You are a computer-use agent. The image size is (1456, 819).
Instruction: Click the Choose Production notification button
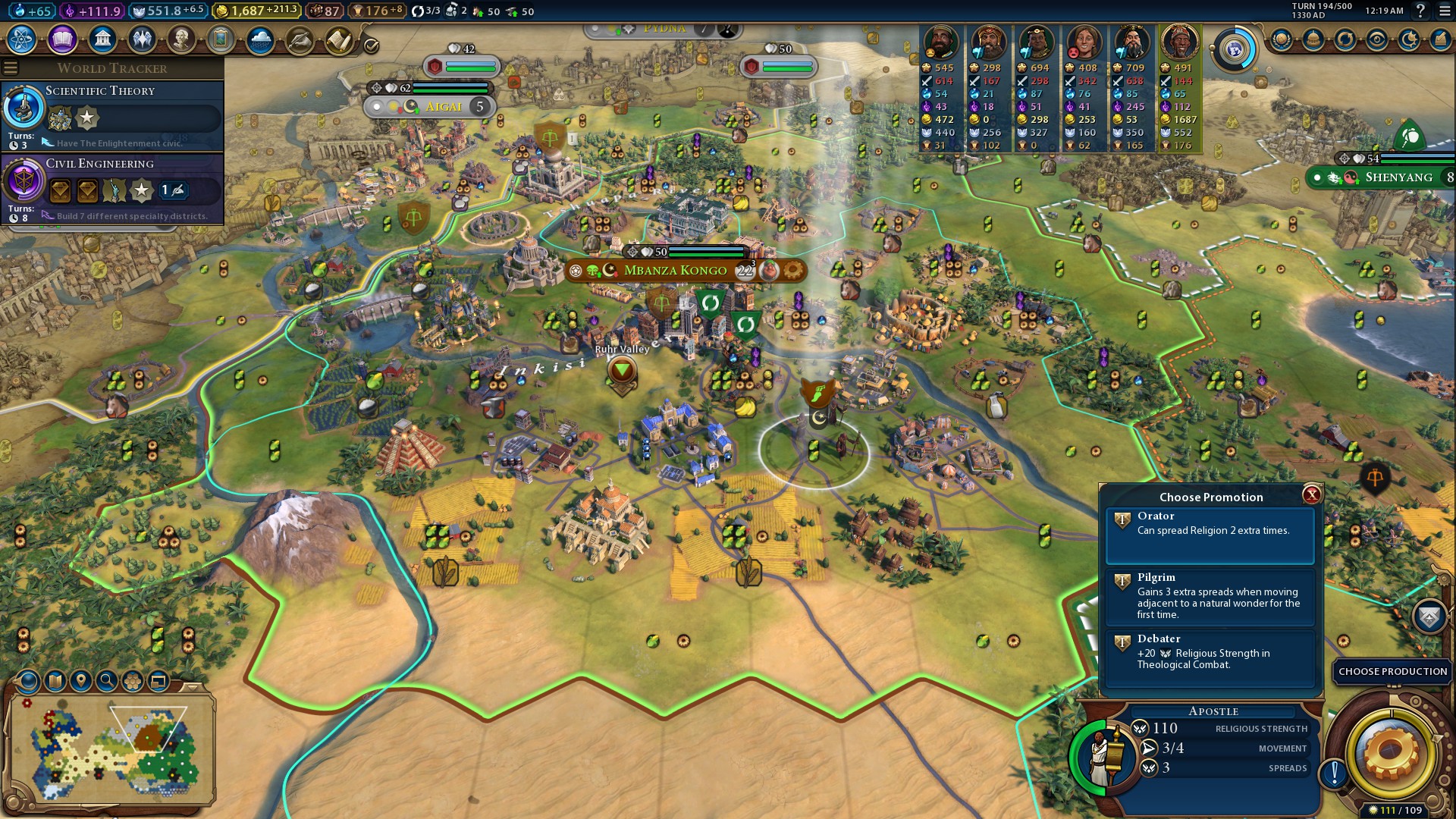point(1392,671)
